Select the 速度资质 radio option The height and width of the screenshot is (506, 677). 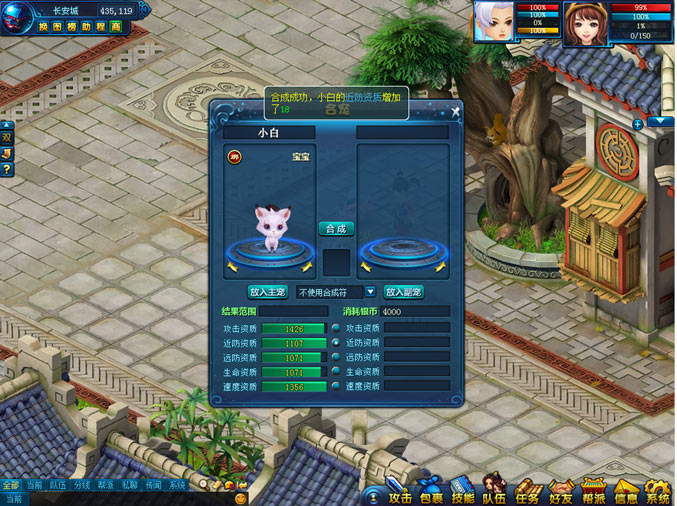[336, 386]
